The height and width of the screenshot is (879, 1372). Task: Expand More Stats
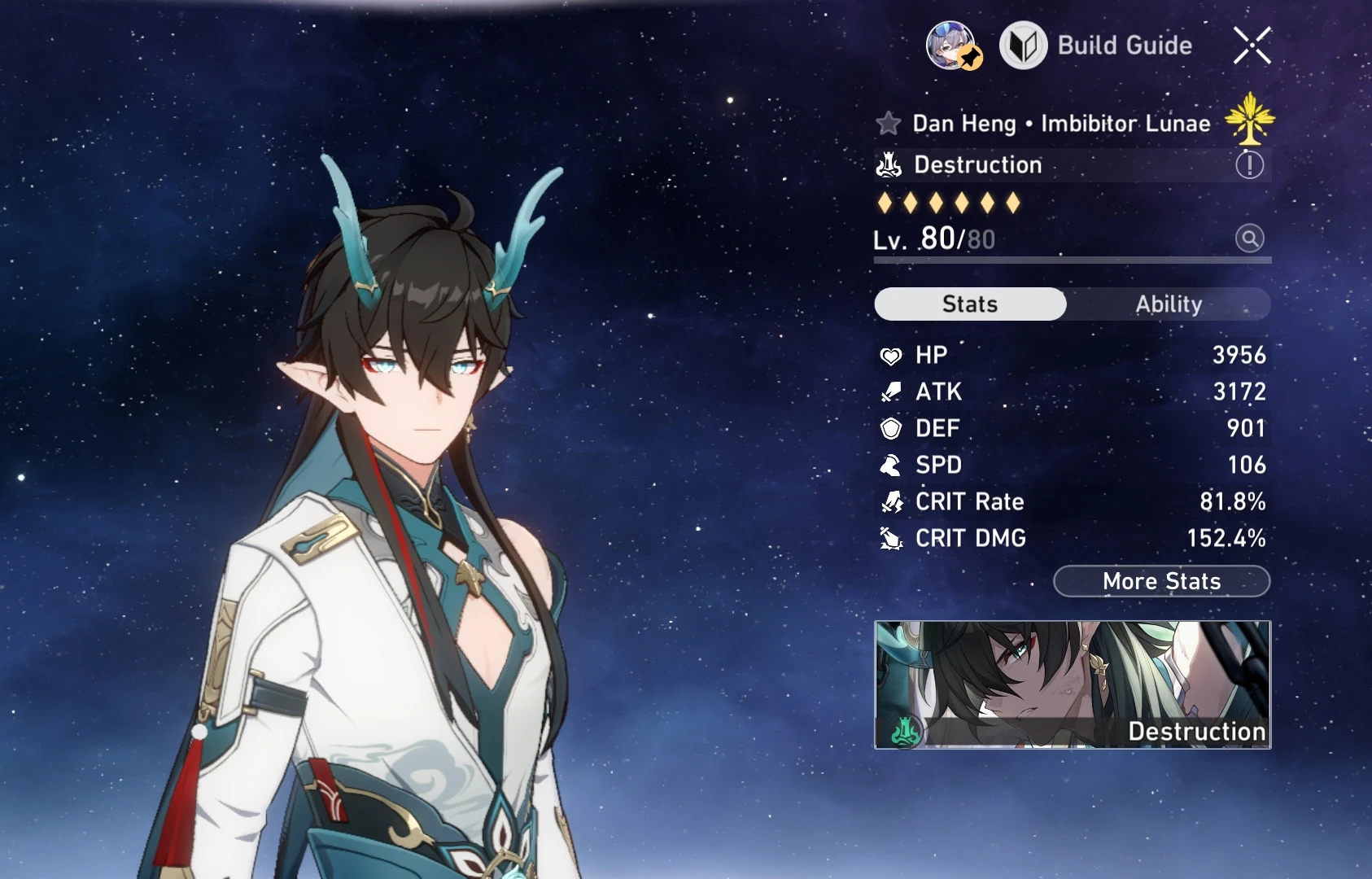(x=1161, y=581)
